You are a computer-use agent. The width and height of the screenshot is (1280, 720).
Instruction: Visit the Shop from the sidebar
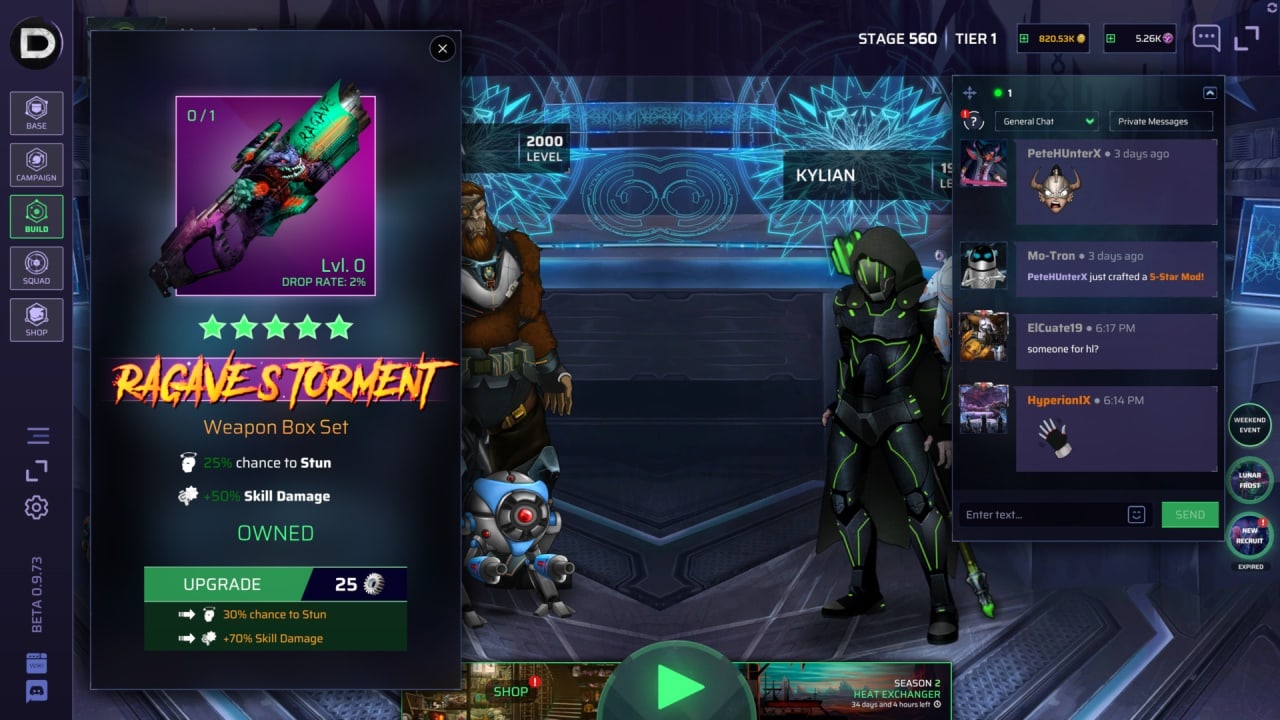[37, 320]
